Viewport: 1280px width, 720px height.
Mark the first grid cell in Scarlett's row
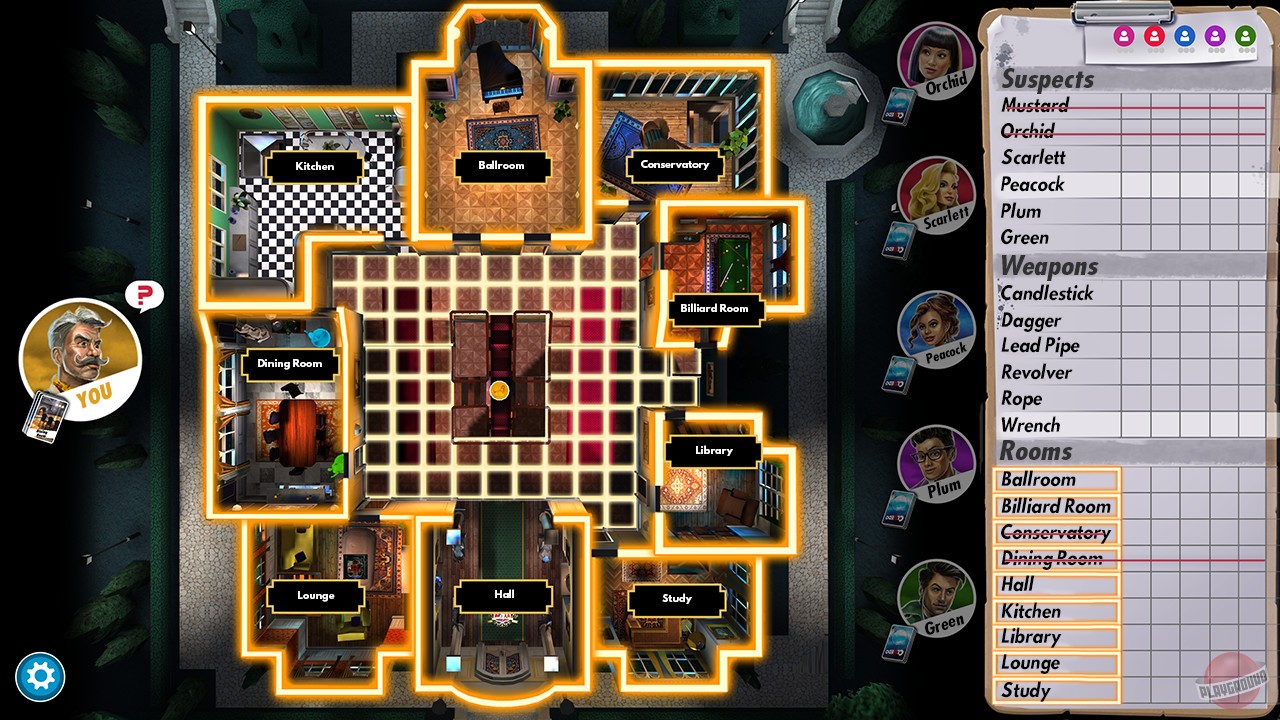pyautogui.click(x=1135, y=158)
